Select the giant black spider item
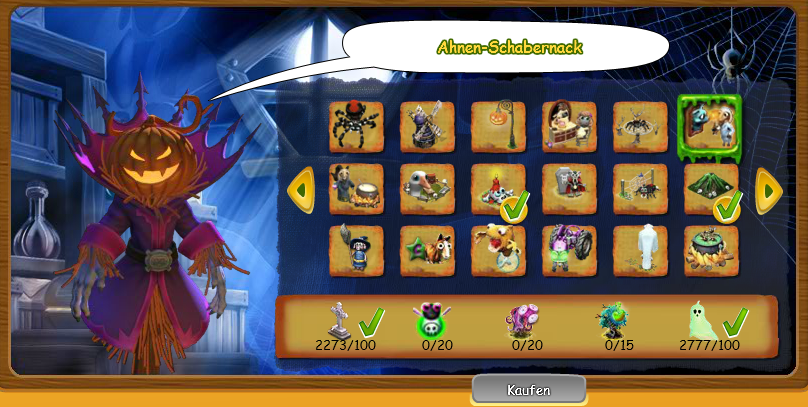808x407 pixels. [356, 126]
